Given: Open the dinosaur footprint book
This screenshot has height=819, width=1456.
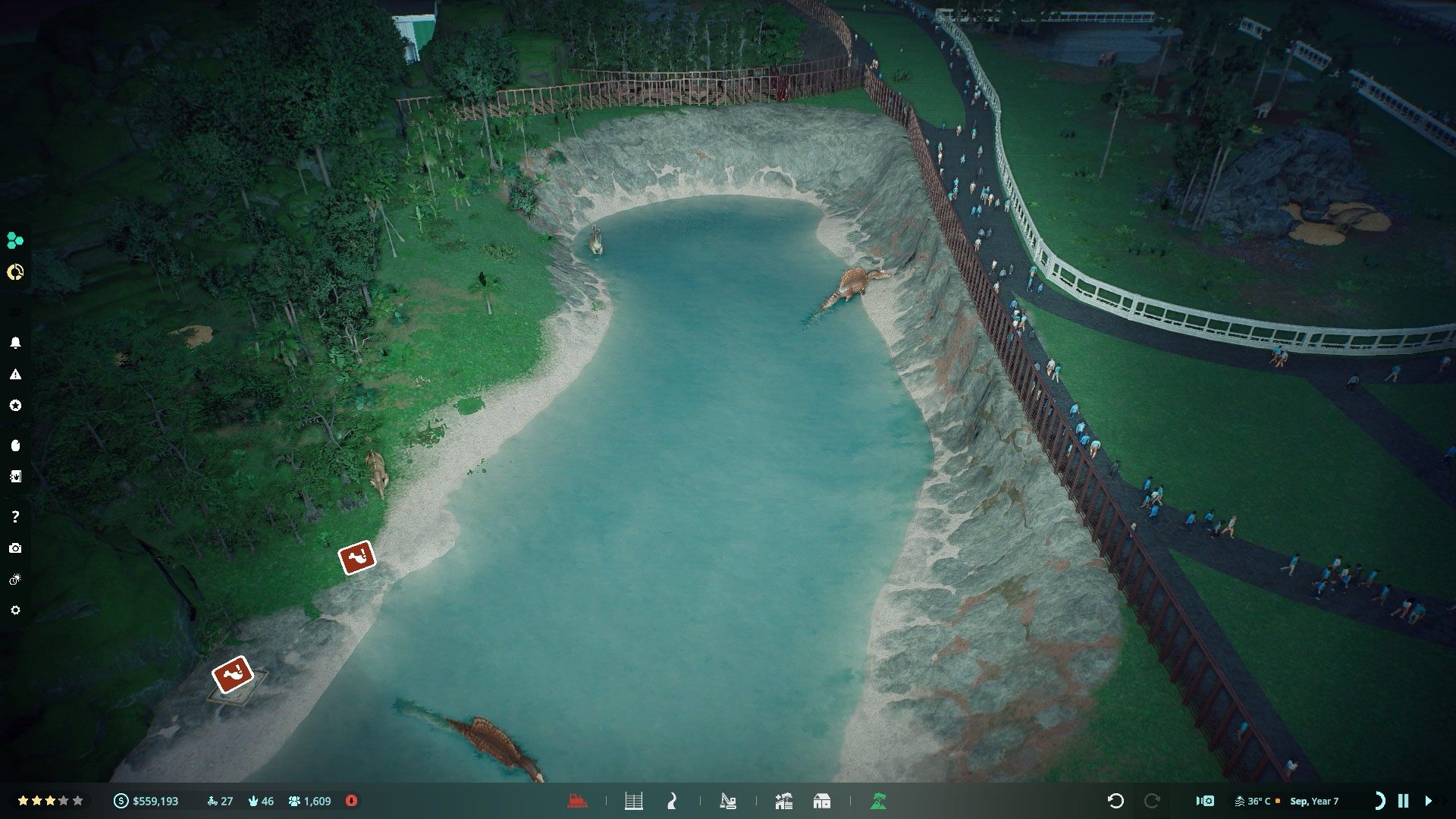Looking at the screenshot, I should click(15, 476).
